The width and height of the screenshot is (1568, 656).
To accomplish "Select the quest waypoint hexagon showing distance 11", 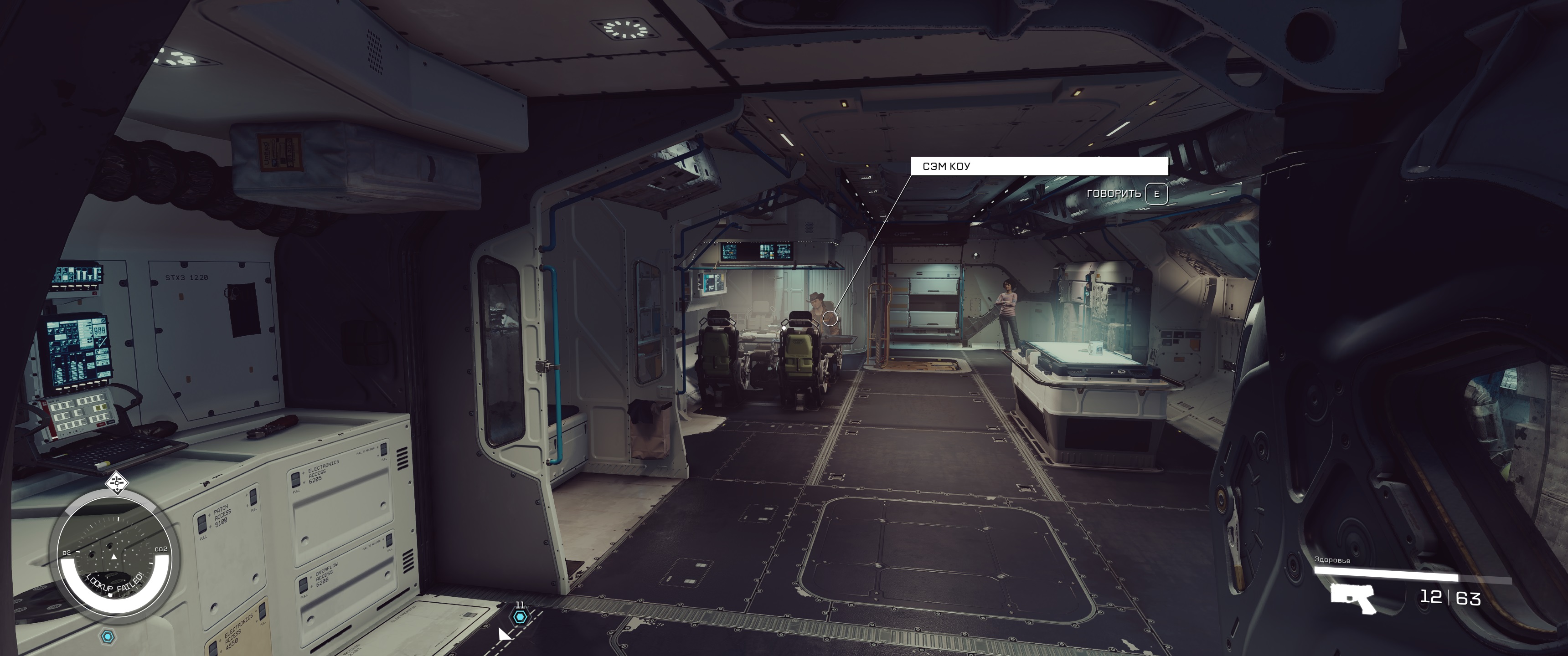I will pos(519,617).
